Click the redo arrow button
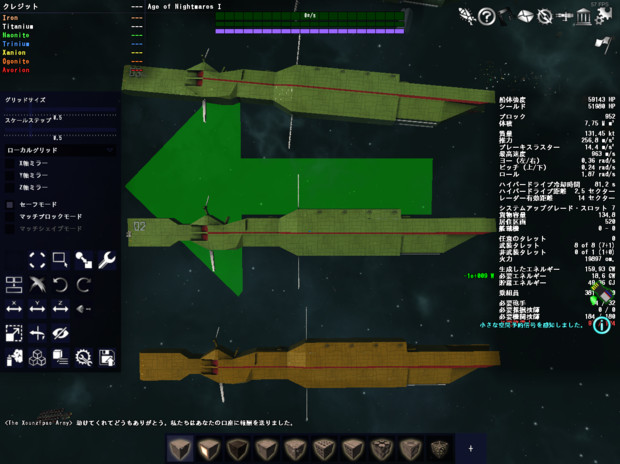 point(84,285)
